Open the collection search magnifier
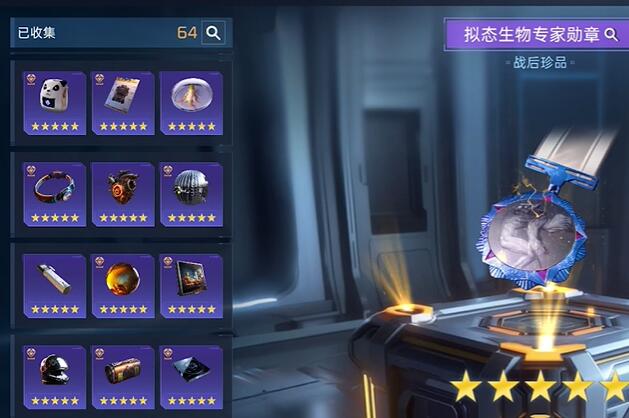 click(x=213, y=33)
